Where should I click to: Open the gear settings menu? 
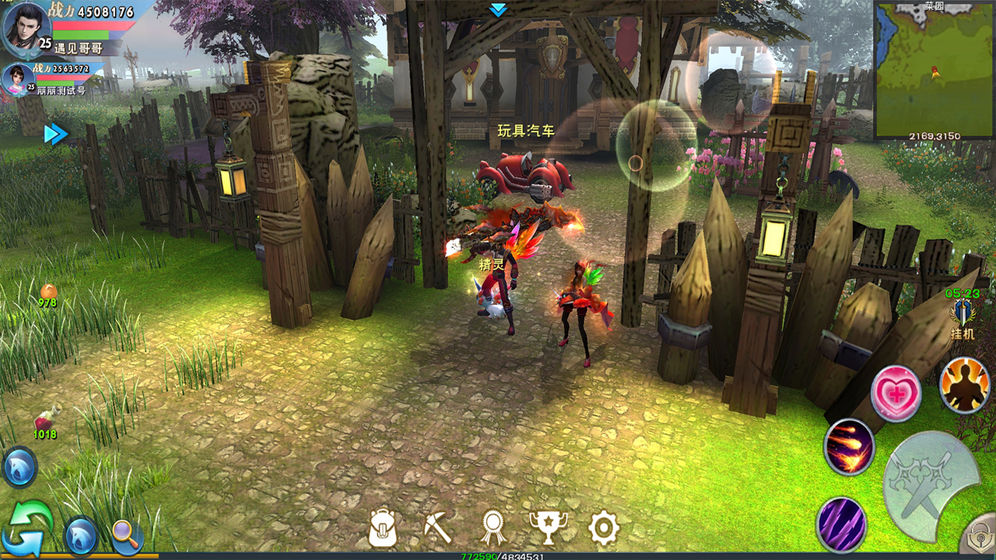tap(603, 527)
